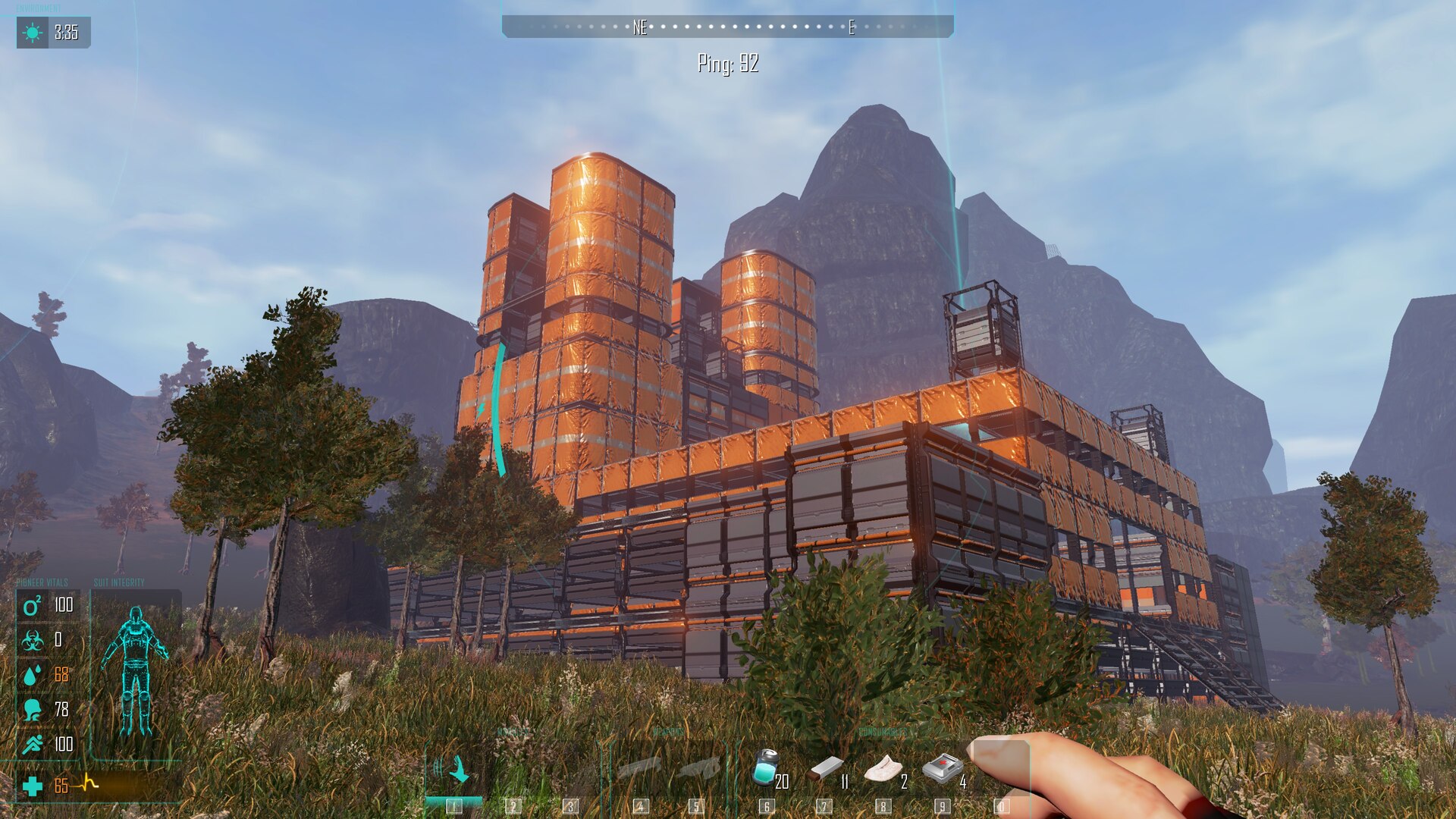Click the suit integrity body figure
The height and width of the screenshot is (819, 1456).
click(136, 670)
